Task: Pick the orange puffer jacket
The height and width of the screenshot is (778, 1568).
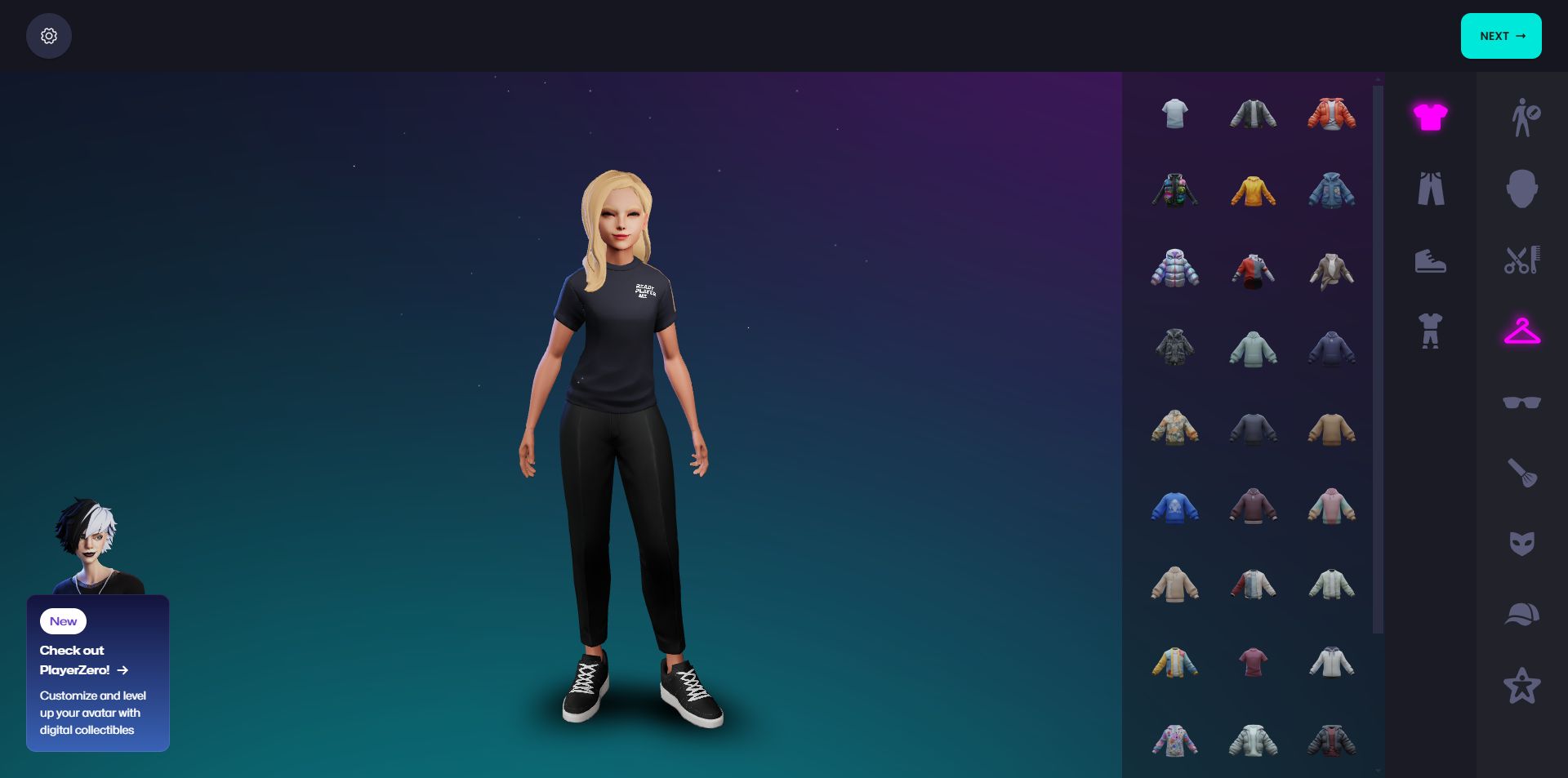Action: click(x=1331, y=114)
